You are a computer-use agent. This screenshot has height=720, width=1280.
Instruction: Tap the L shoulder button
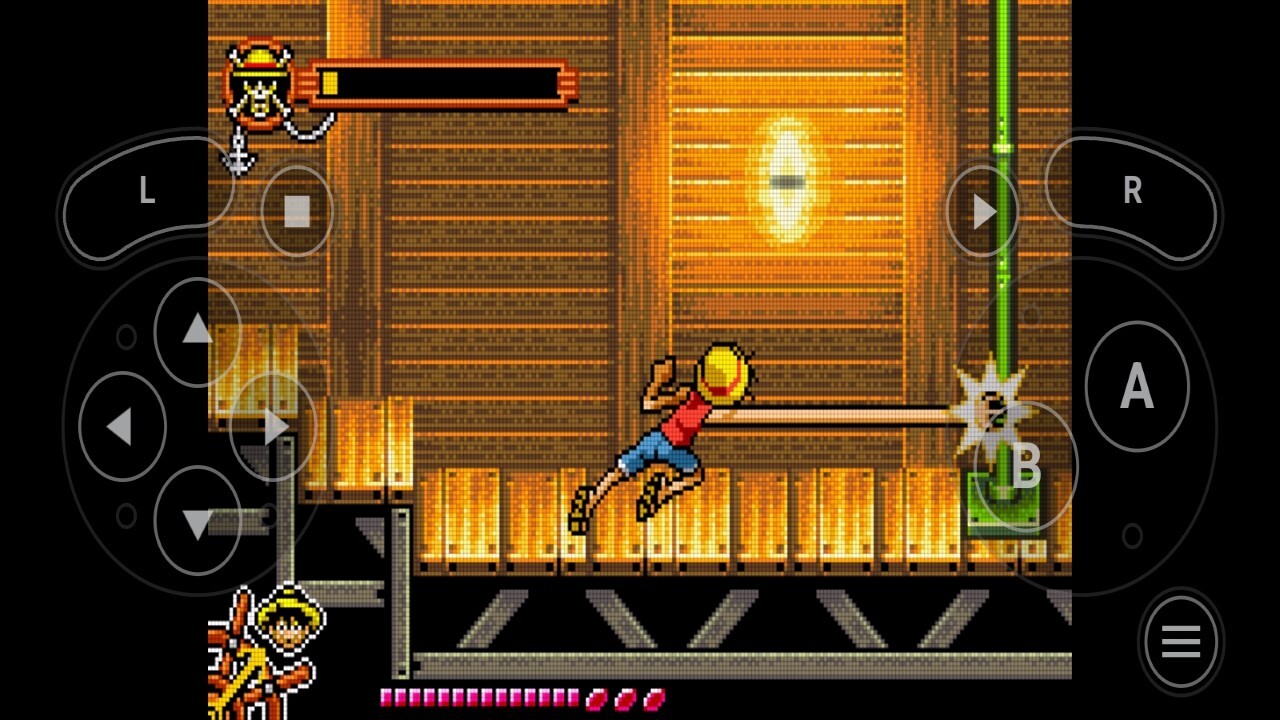click(x=147, y=191)
